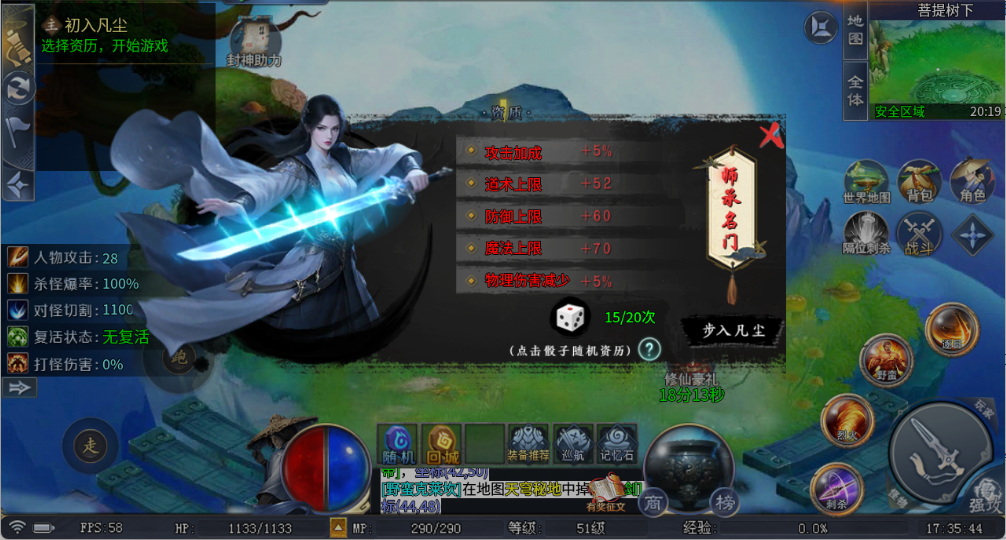Image resolution: width=1006 pixels, height=540 pixels.
Task: Roll the dice to randomize aptitude
Action: tap(571, 318)
